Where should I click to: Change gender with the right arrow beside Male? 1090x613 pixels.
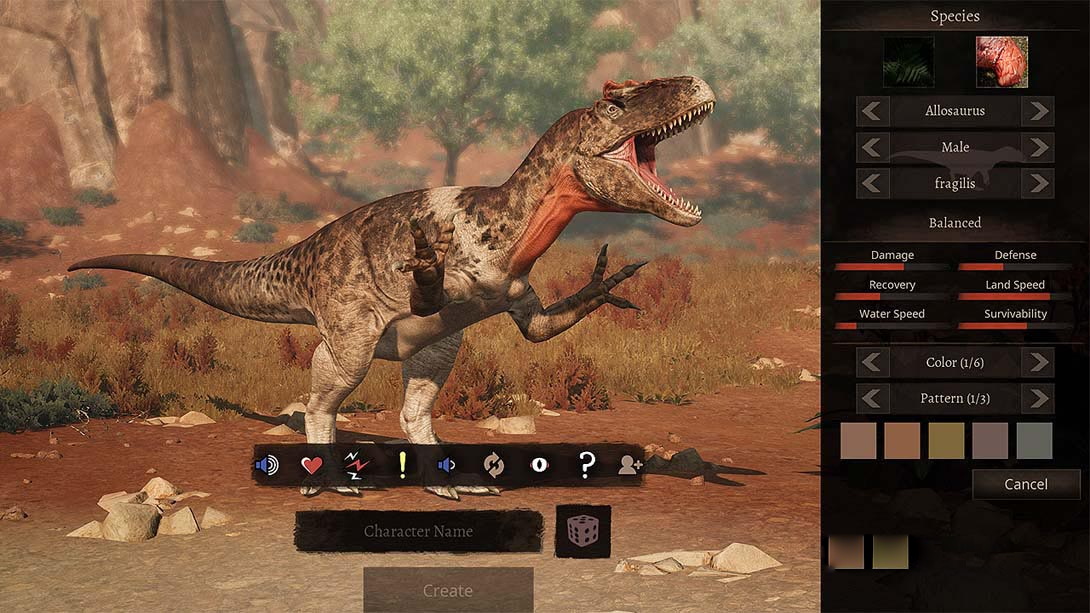(x=1038, y=147)
